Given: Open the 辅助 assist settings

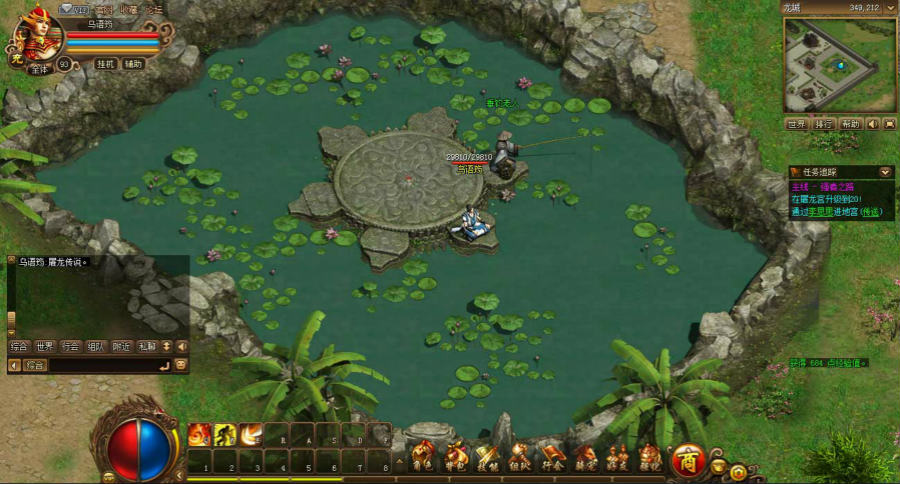Looking at the screenshot, I should [x=134, y=64].
